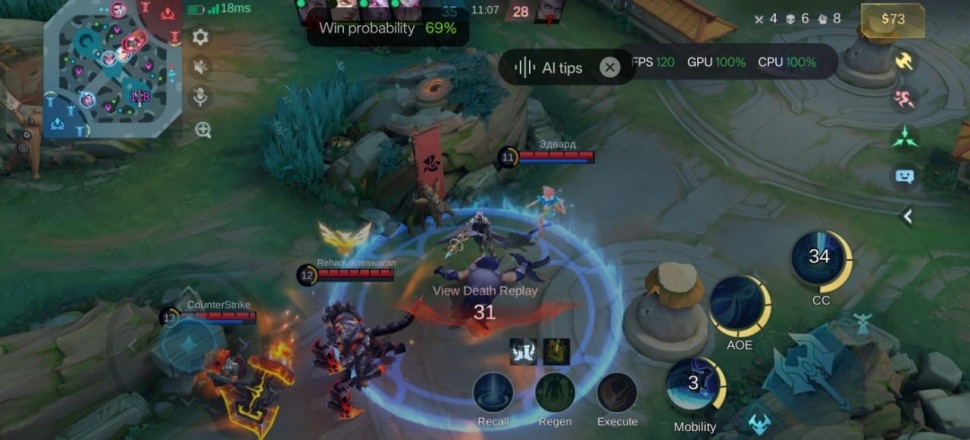Toggle the speaker mute icon
The width and height of the screenshot is (970, 440).
tap(200, 67)
